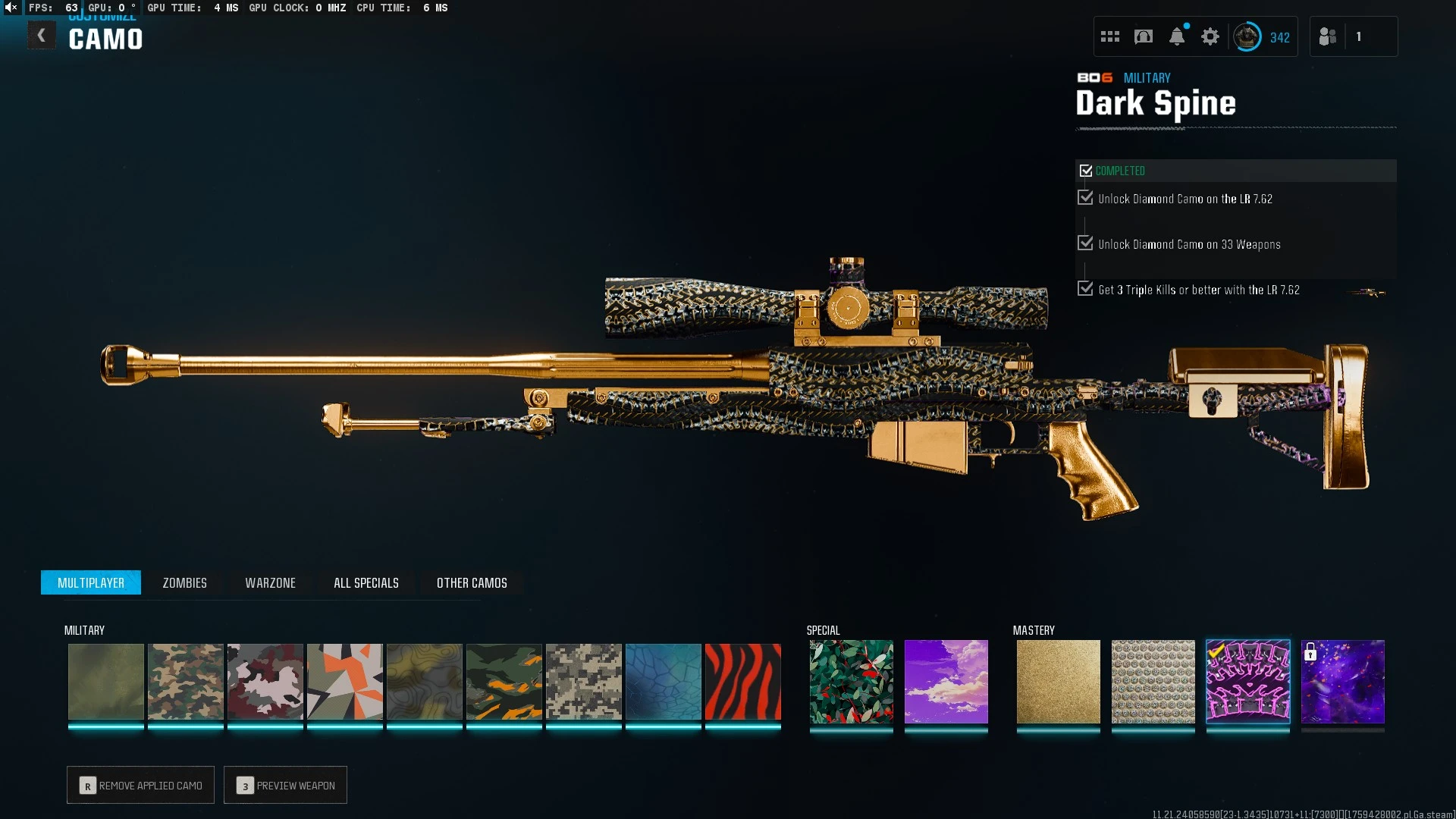The height and width of the screenshot is (819, 1456).
Task: Apply the Gold mastery camo
Action: pyautogui.click(x=1058, y=682)
